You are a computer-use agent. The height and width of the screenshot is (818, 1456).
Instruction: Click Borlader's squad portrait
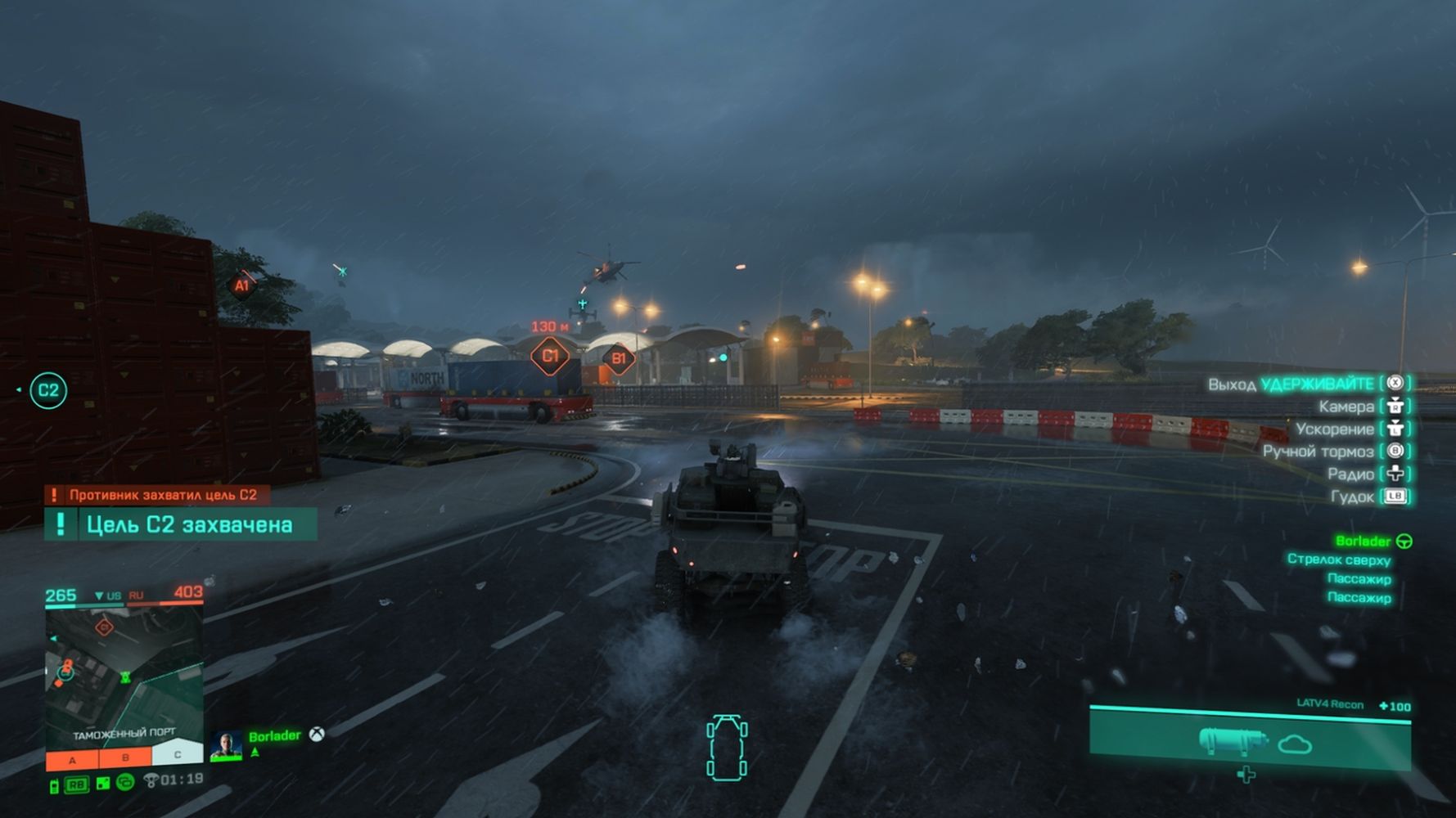tap(226, 745)
